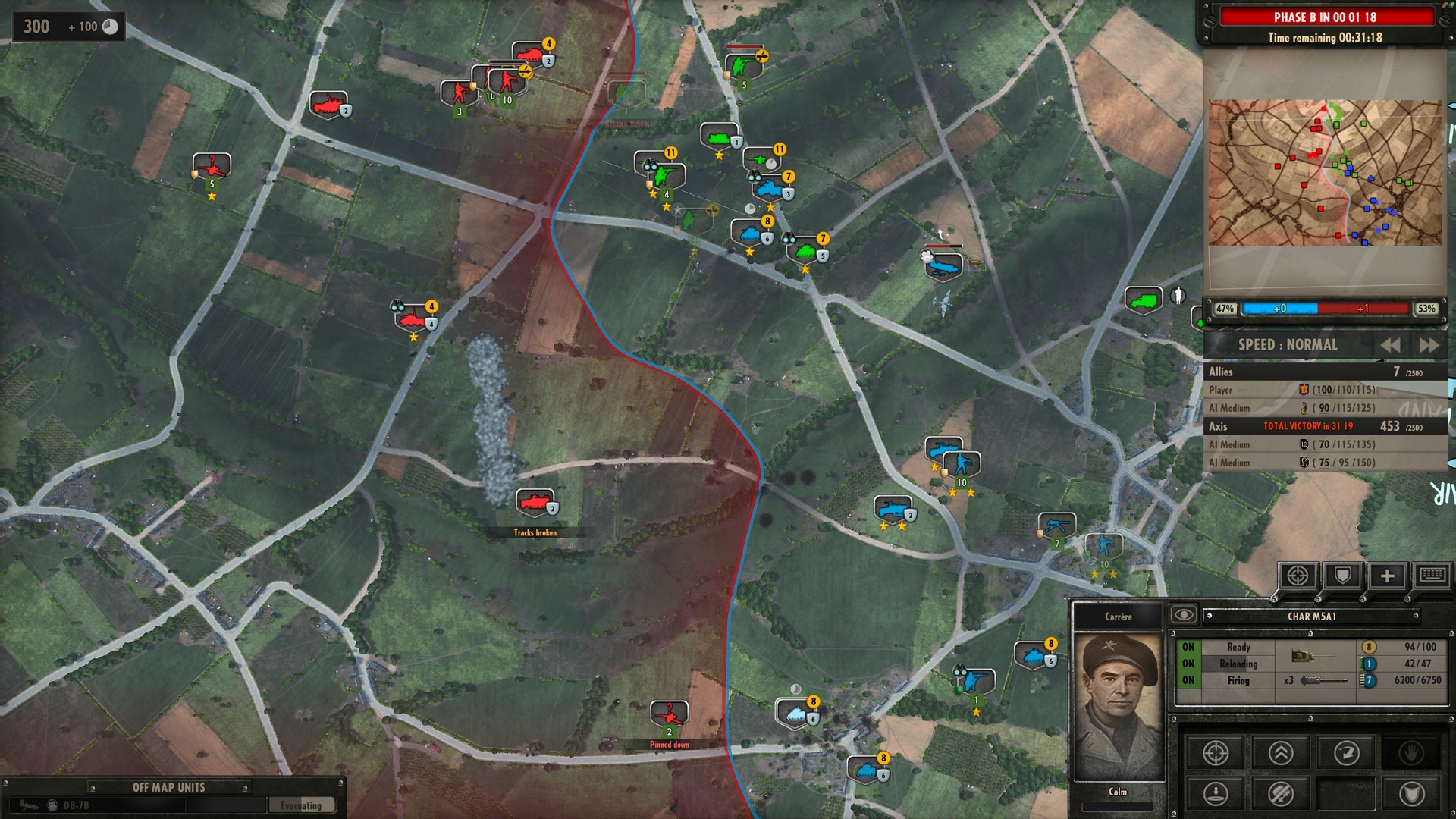The width and height of the screenshot is (1456, 819).
Task: Enable hold fire with the crossed-weapon icon
Action: (x=1279, y=795)
